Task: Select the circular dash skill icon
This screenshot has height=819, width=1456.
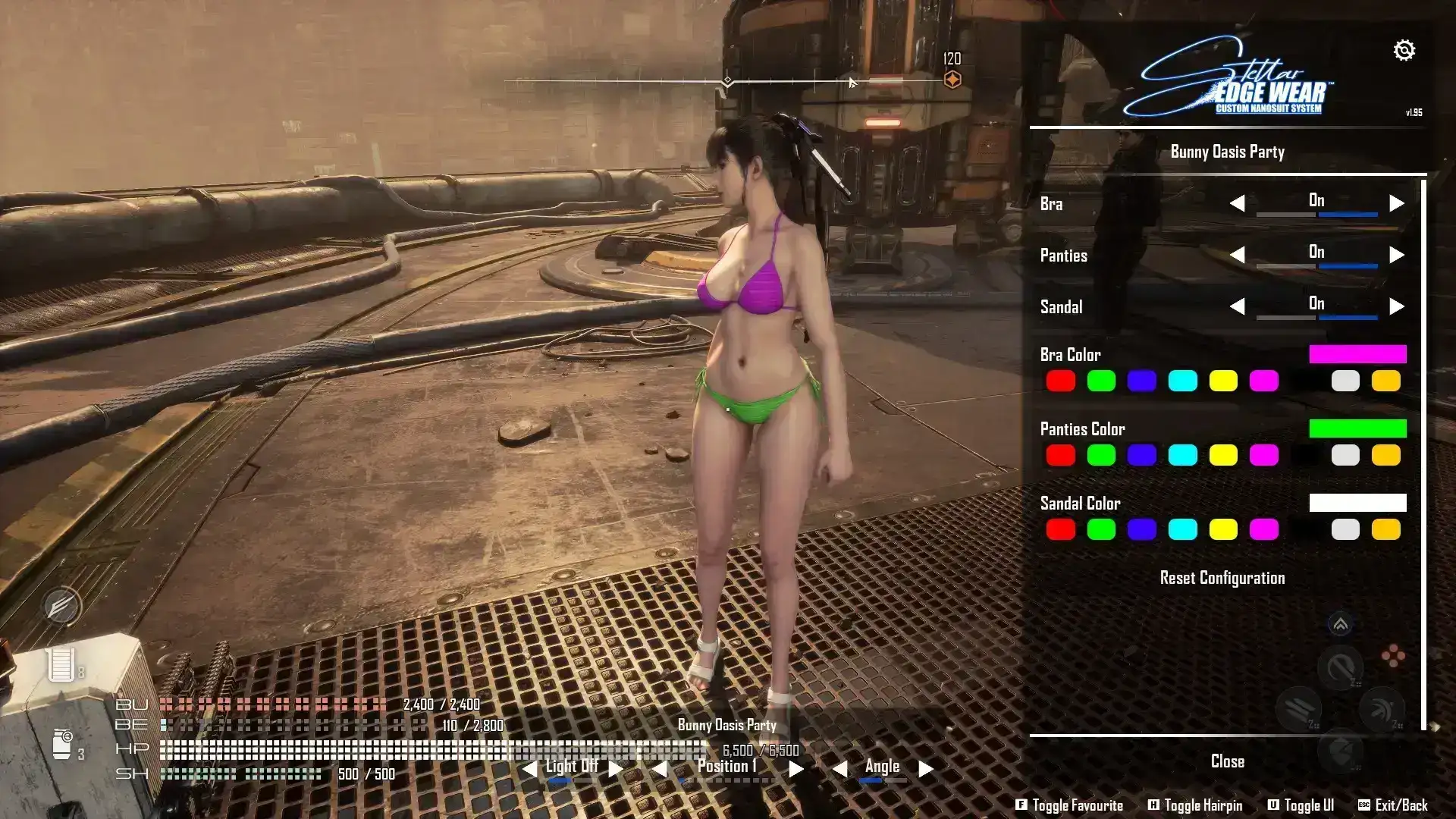Action: [1341, 667]
